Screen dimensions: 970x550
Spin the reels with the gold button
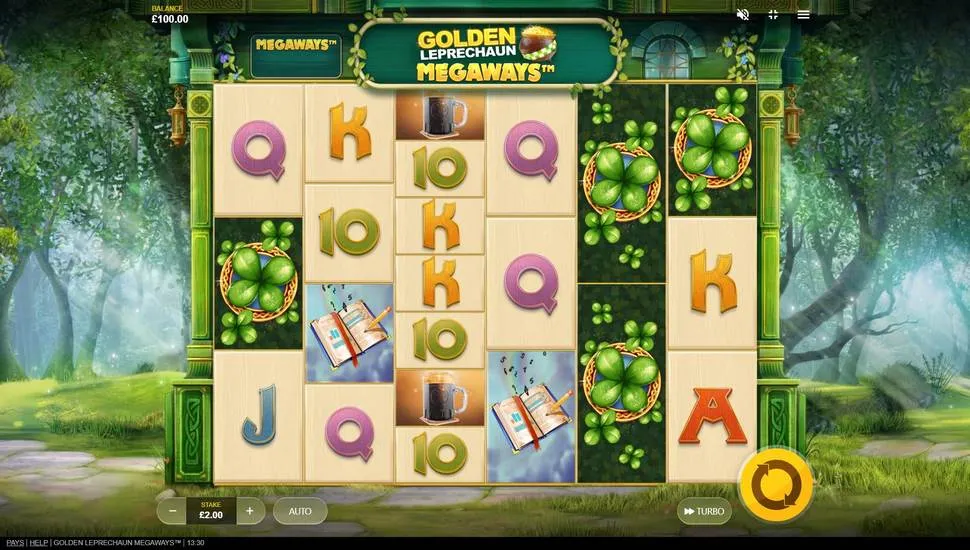[x=775, y=484]
